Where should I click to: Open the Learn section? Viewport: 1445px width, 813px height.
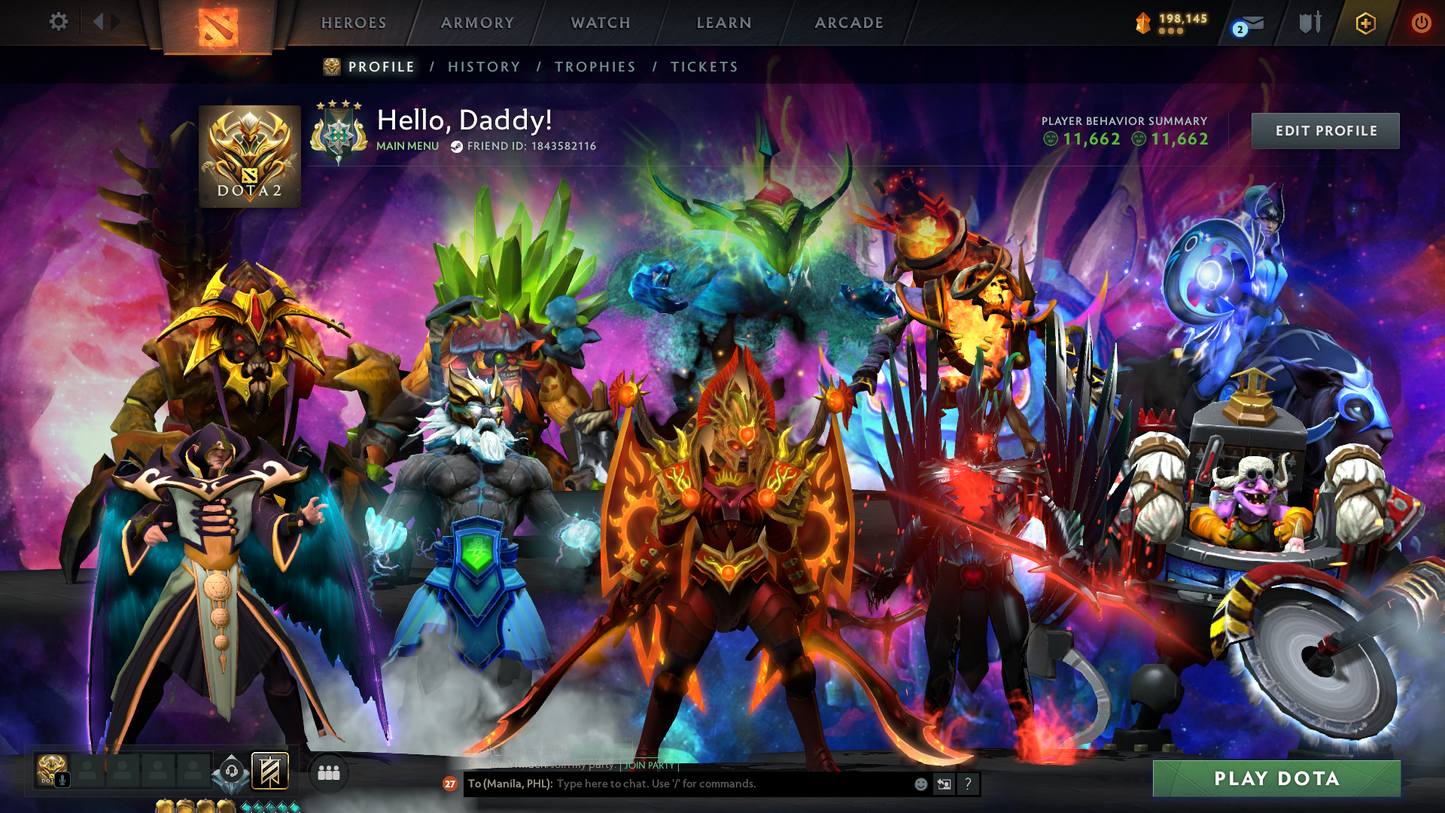coord(723,23)
